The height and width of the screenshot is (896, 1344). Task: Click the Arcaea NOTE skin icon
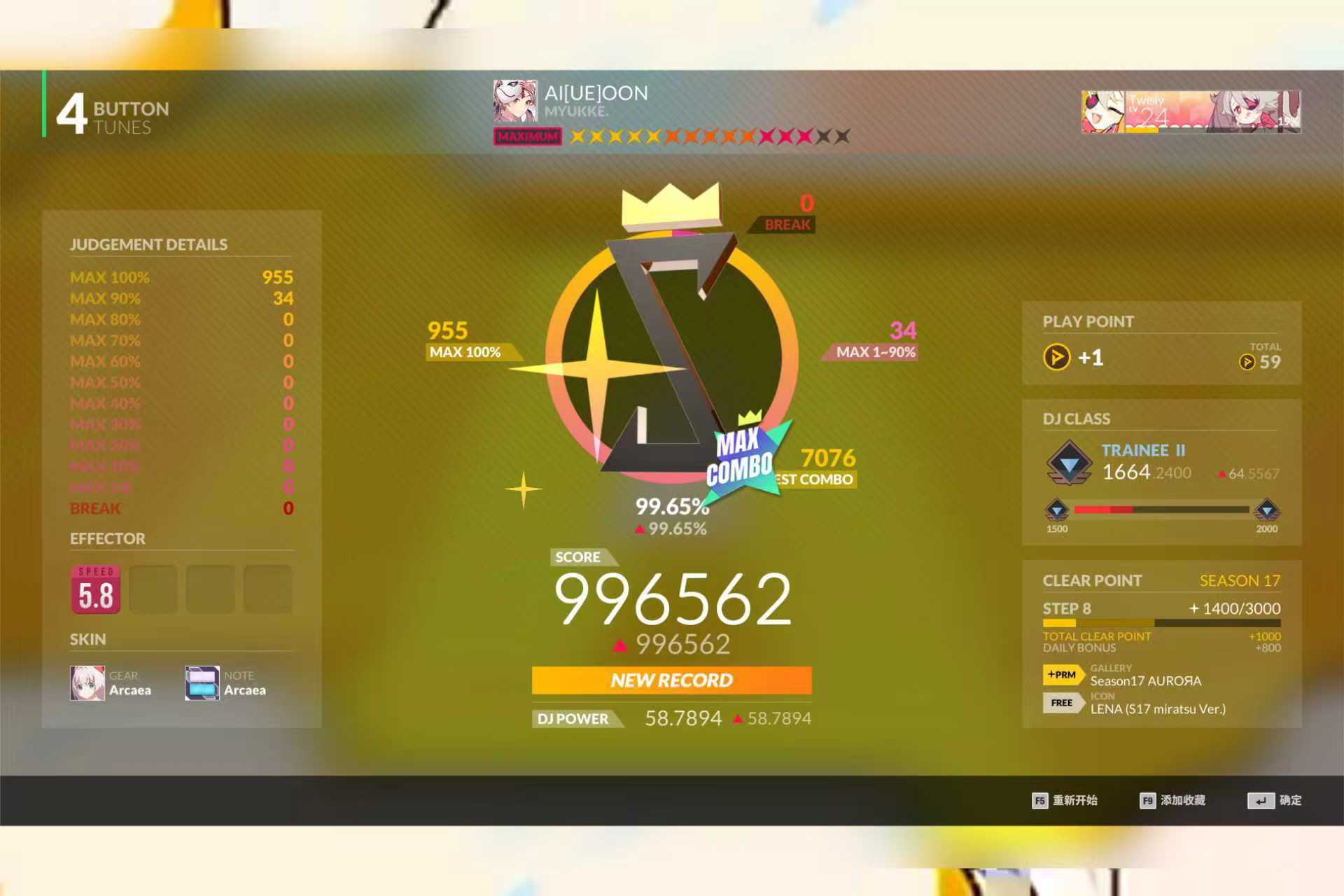(x=202, y=682)
